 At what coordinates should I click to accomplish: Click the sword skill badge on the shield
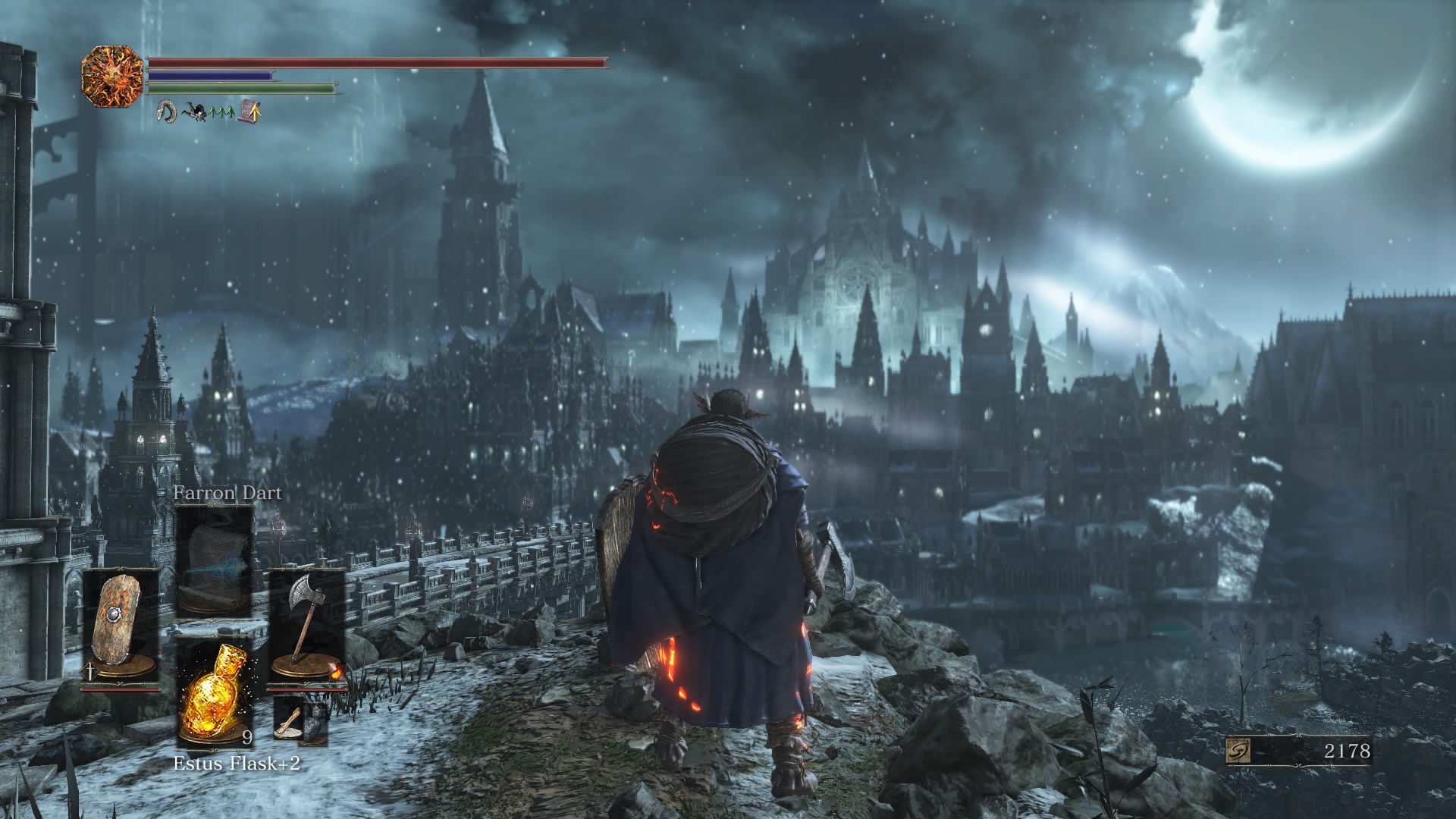[x=90, y=670]
